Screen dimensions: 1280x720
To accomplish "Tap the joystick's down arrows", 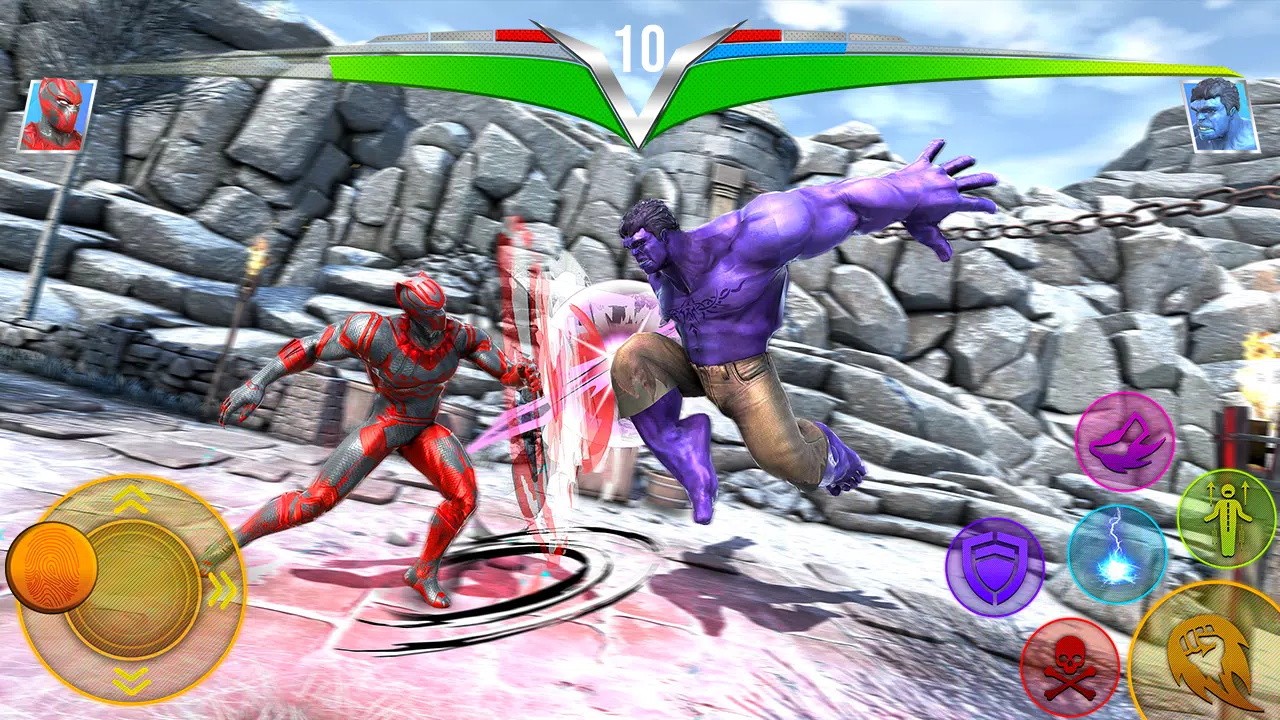I will [x=131, y=679].
